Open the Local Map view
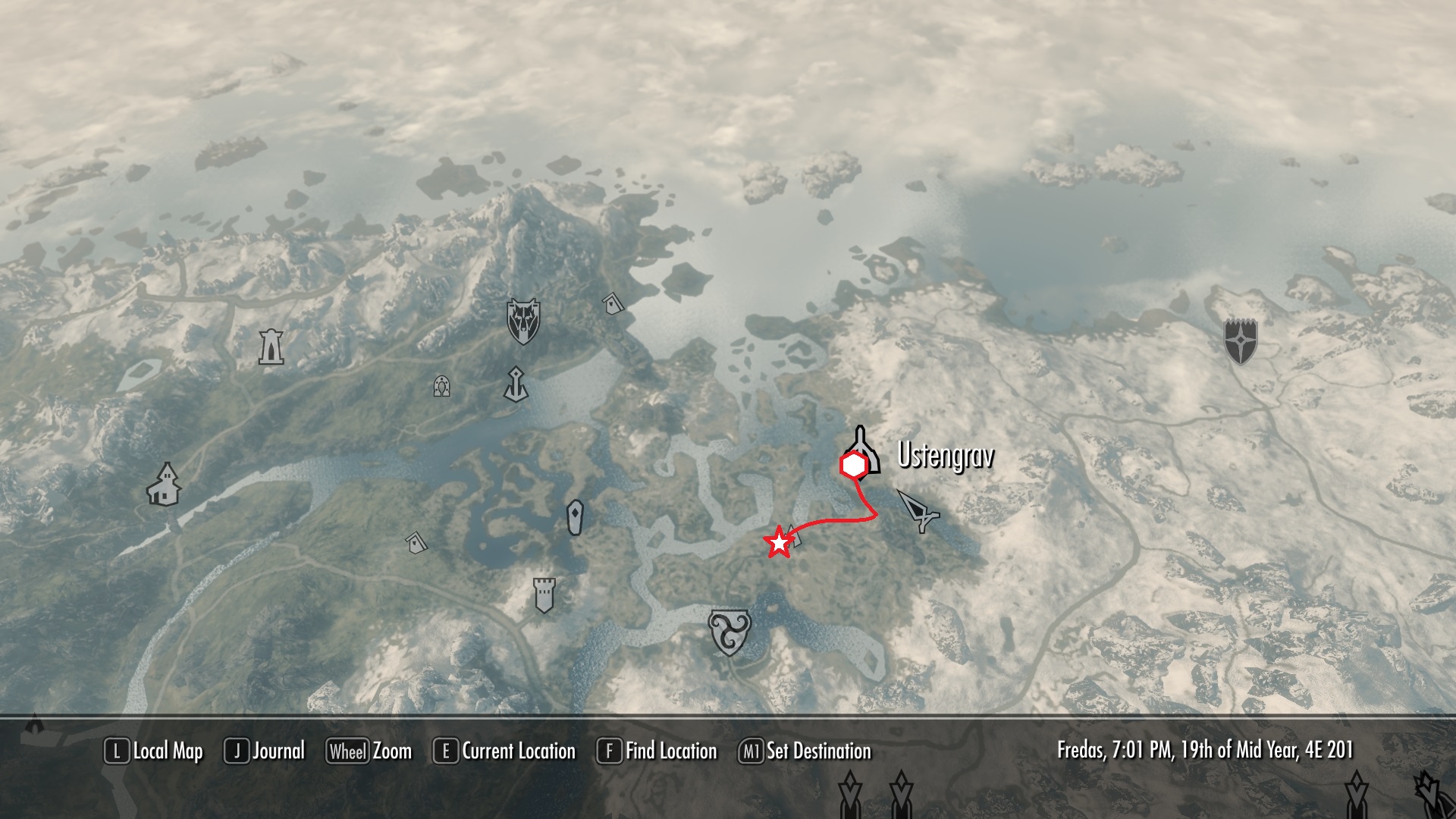 (x=154, y=752)
